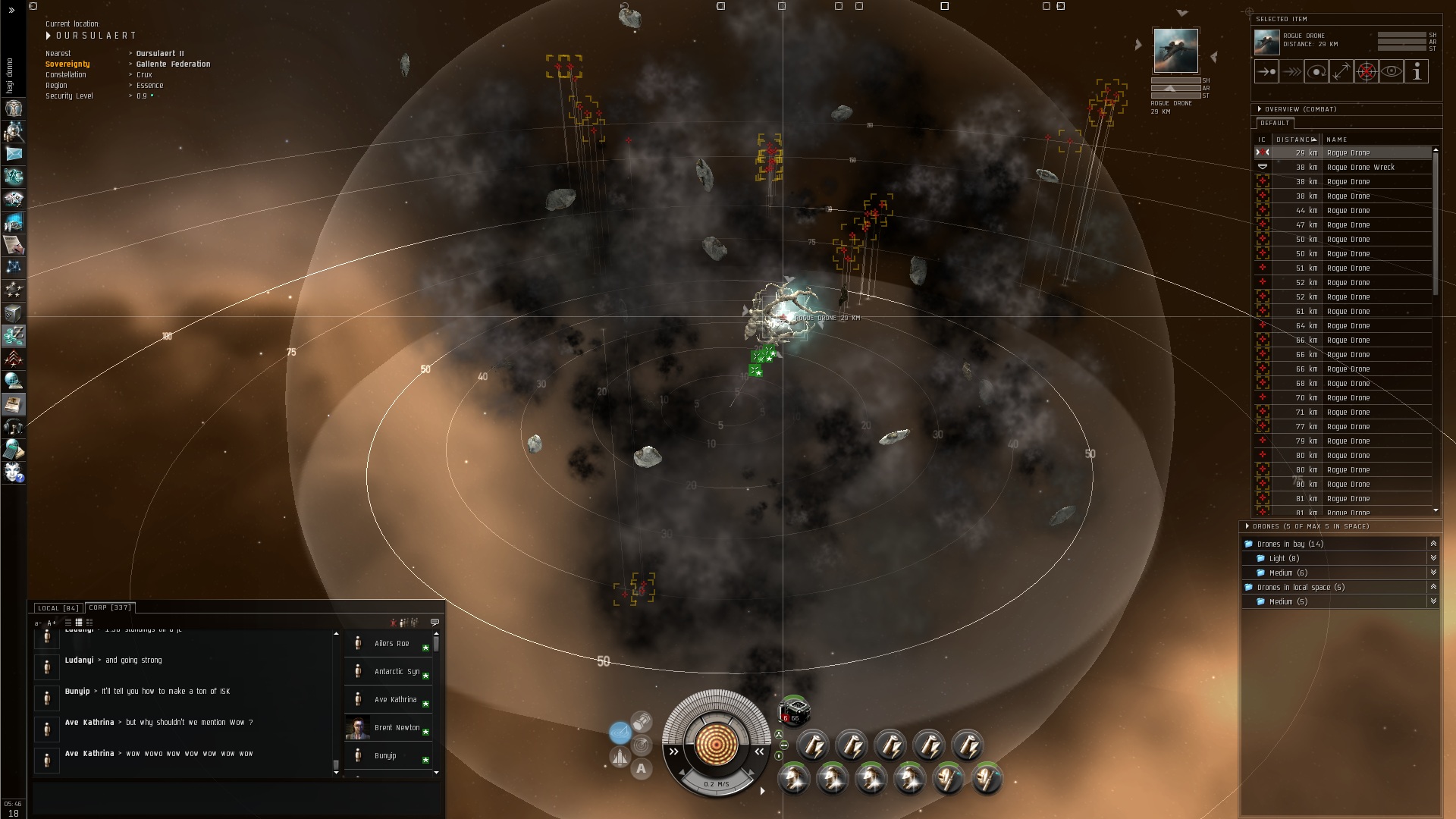
Task: Click the Approach icon in Selected Item
Action: pos(1266,72)
